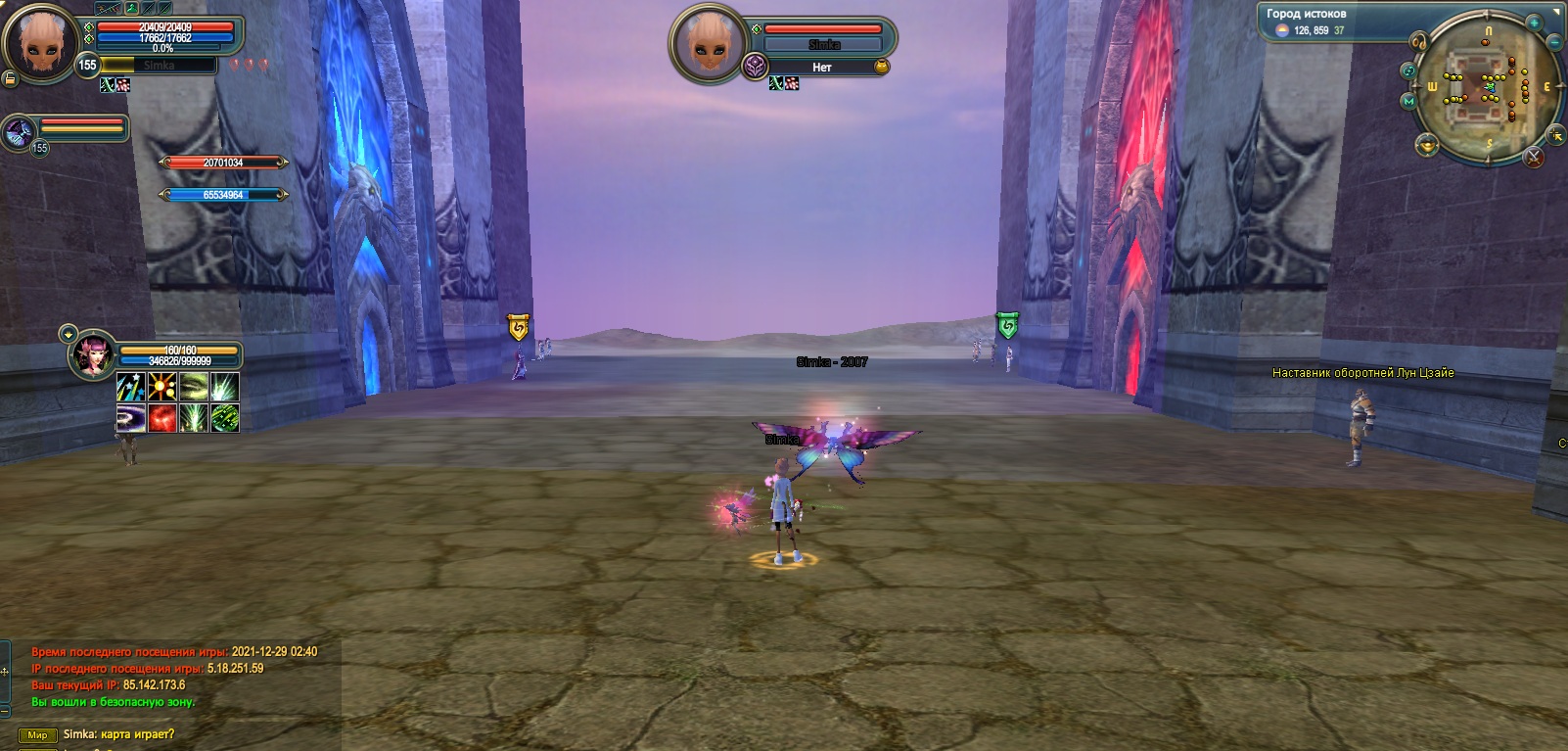
Task: Open your own Simka character portrait
Action: pos(39,41)
